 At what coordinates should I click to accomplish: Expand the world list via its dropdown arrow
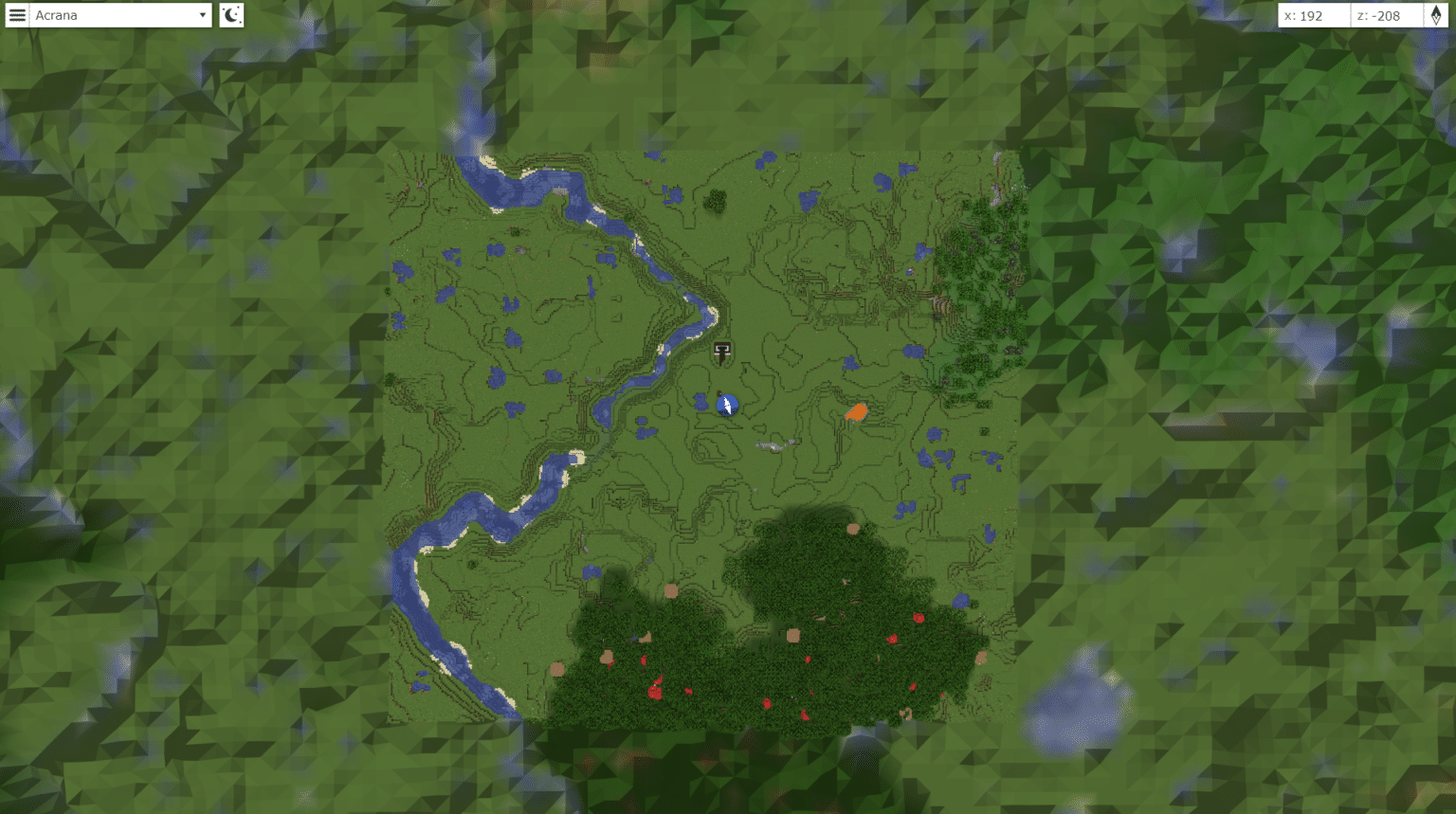tap(201, 15)
